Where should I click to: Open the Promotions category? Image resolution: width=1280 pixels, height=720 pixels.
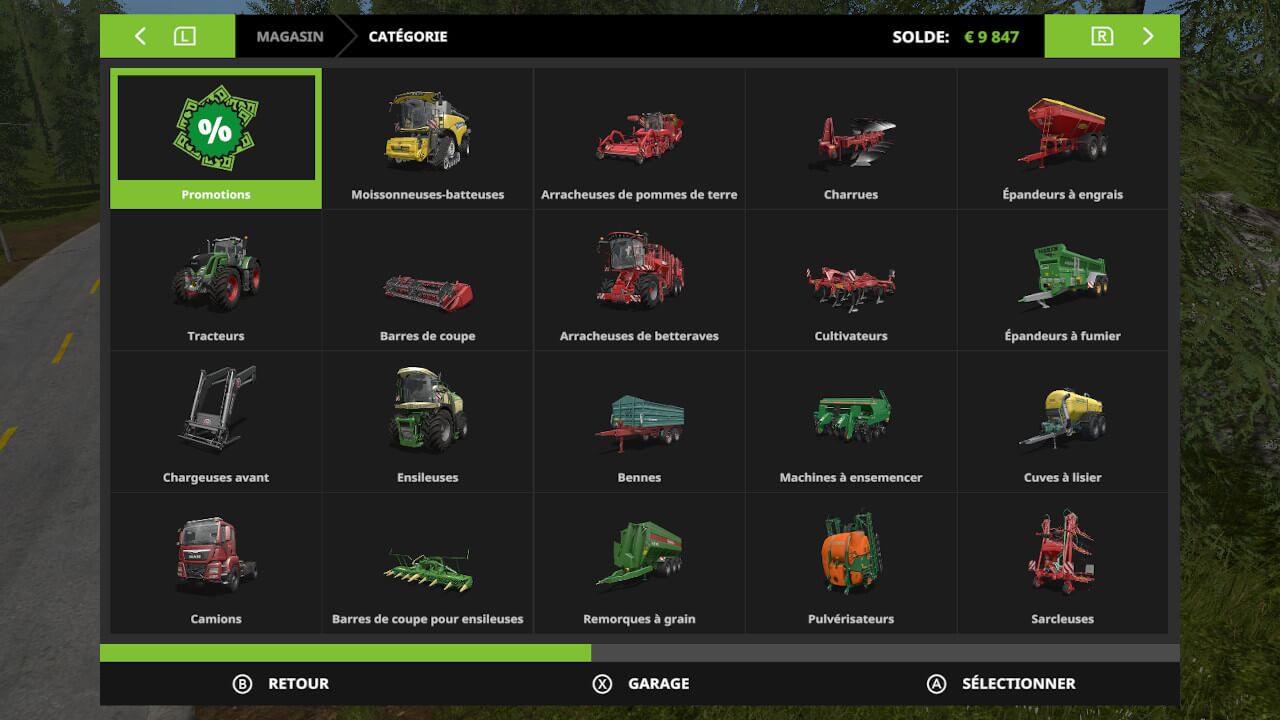[x=216, y=138]
